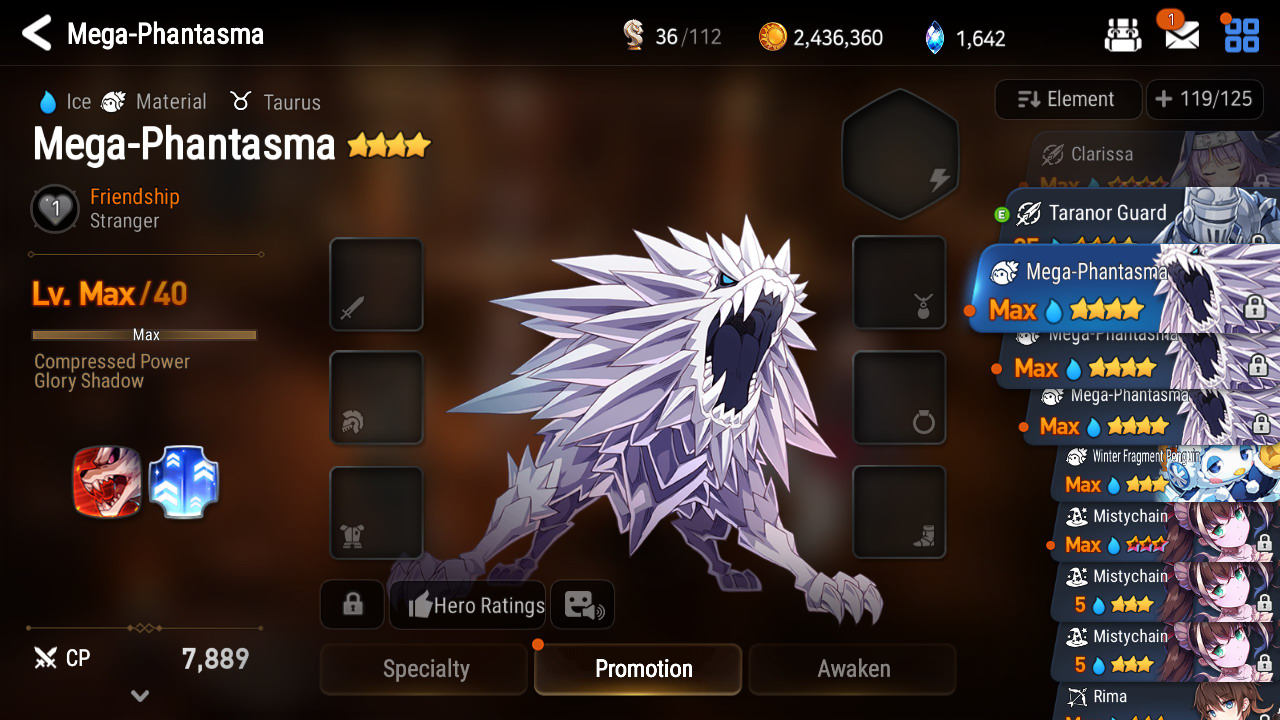The width and height of the screenshot is (1280, 720).
Task: Expand hero inventory 119/125 slots
Action: 1203,100
